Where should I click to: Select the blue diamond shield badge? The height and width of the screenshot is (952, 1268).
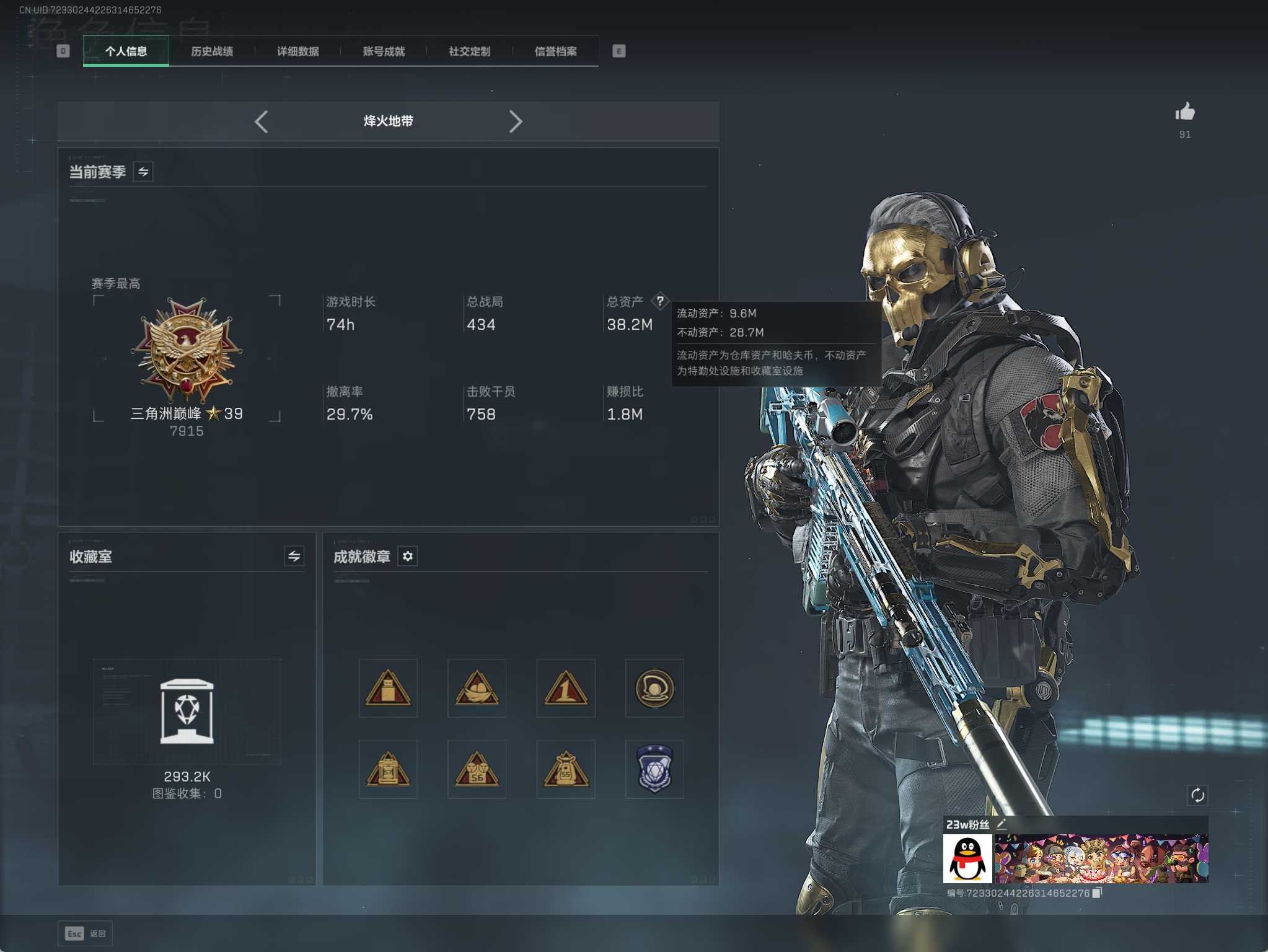[x=654, y=769]
